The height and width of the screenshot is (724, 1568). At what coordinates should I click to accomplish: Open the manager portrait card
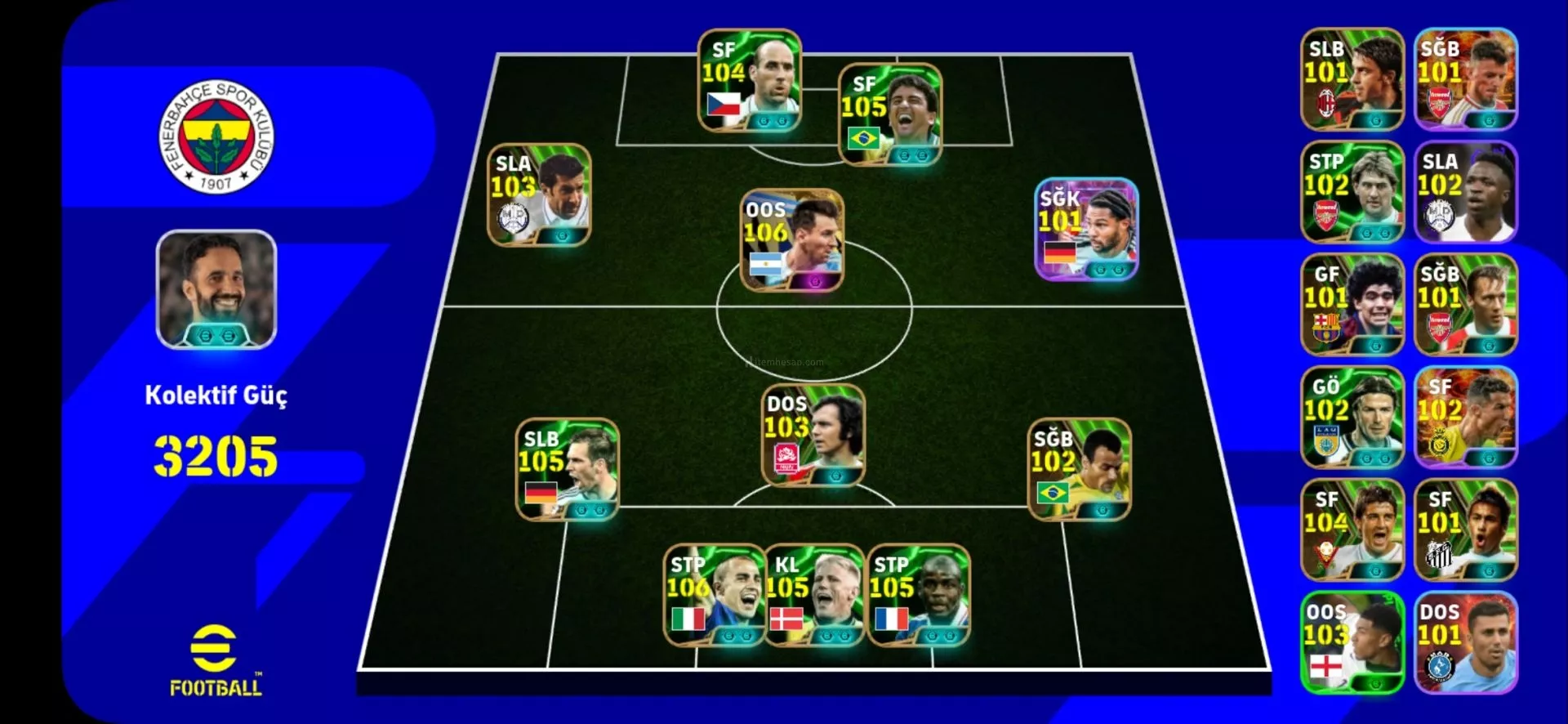(216, 289)
